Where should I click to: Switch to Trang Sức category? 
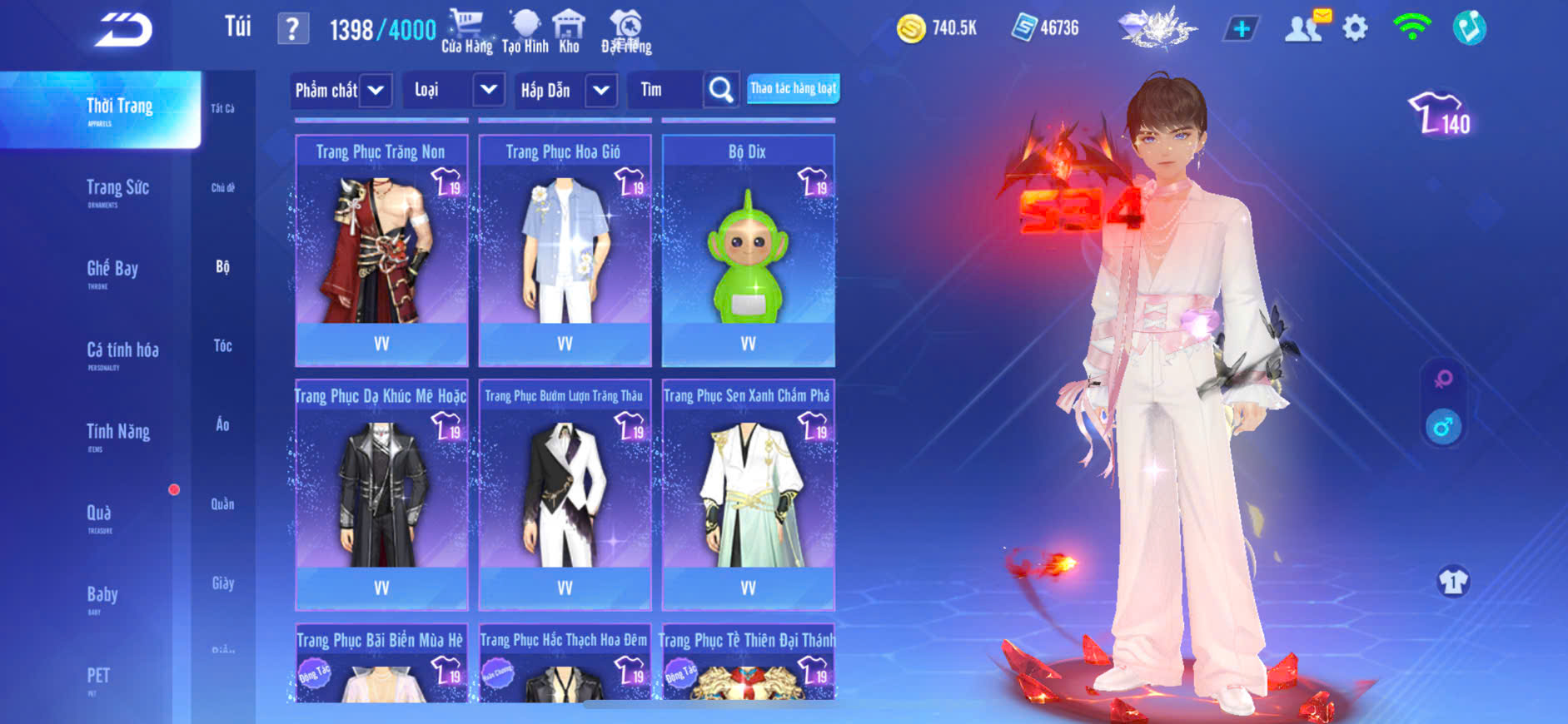coord(117,189)
